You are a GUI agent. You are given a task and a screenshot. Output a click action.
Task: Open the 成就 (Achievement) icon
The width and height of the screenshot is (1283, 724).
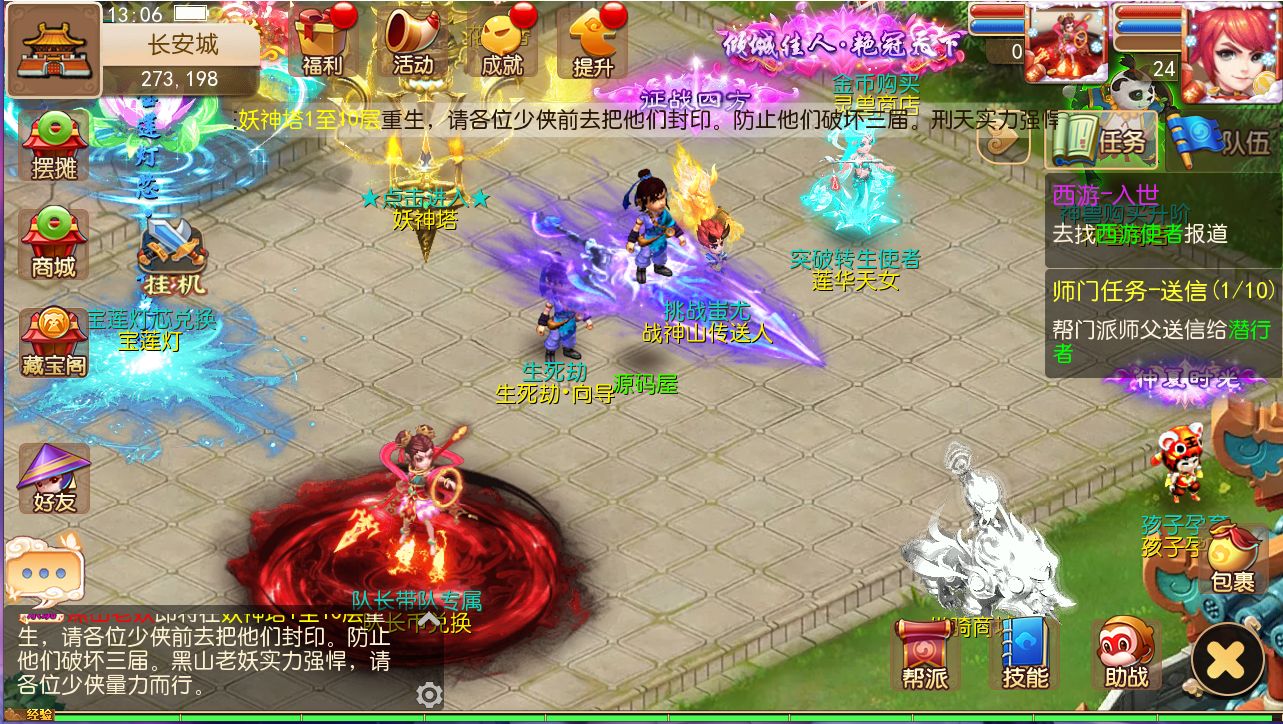pos(503,45)
